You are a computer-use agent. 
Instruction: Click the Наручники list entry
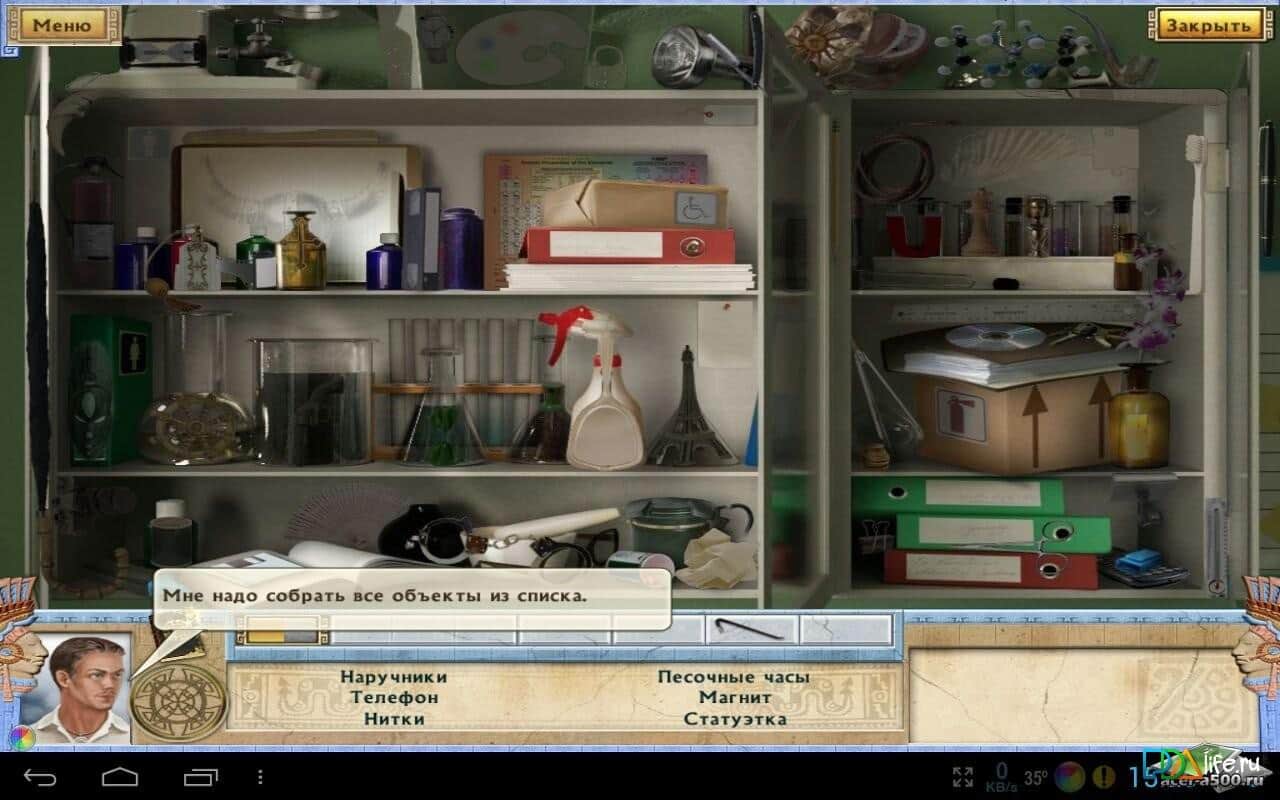point(393,677)
